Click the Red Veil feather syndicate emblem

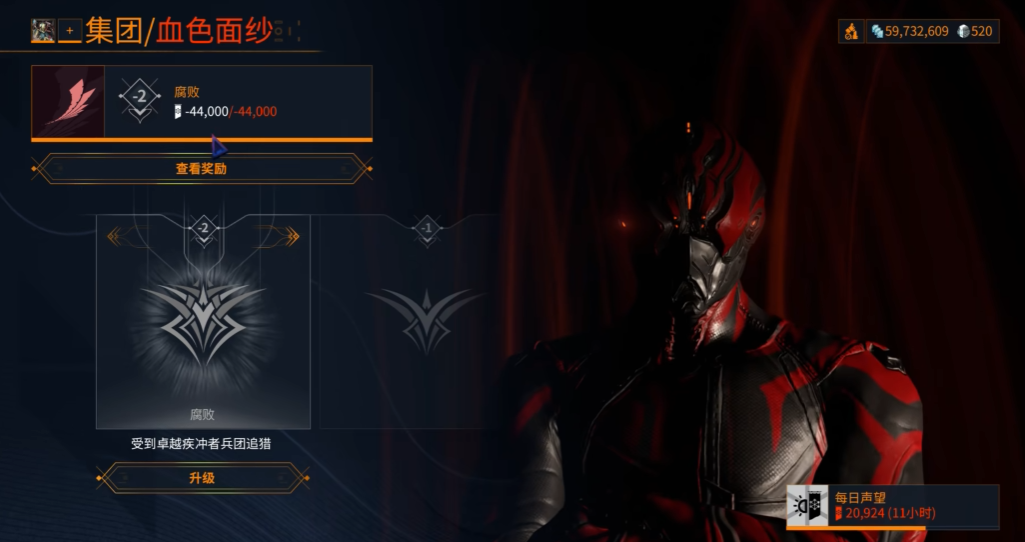coord(69,102)
